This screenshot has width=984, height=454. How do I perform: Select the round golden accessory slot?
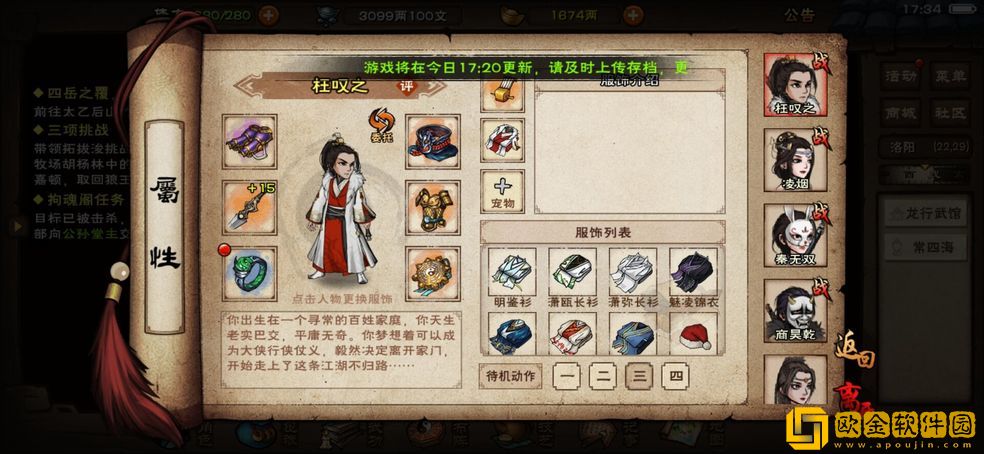[432, 271]
